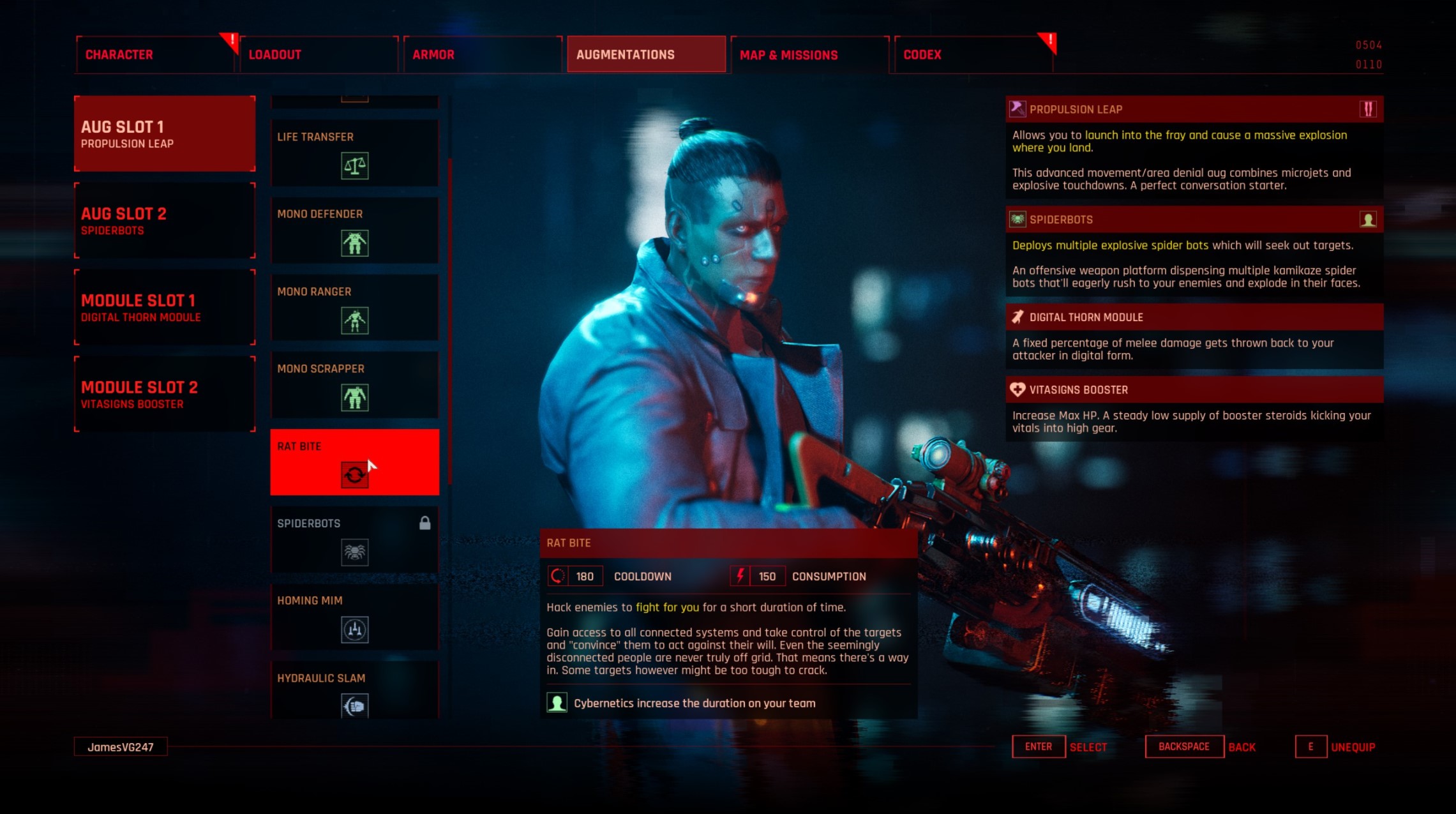Click the Mono Defender mech icon
The height and width of the screenshot is (814, 1456).
(x=354, y=245)
